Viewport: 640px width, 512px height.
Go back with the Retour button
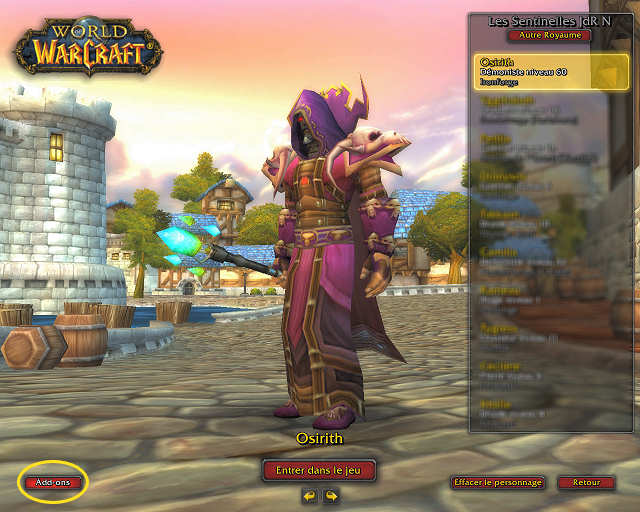[586, 482]
